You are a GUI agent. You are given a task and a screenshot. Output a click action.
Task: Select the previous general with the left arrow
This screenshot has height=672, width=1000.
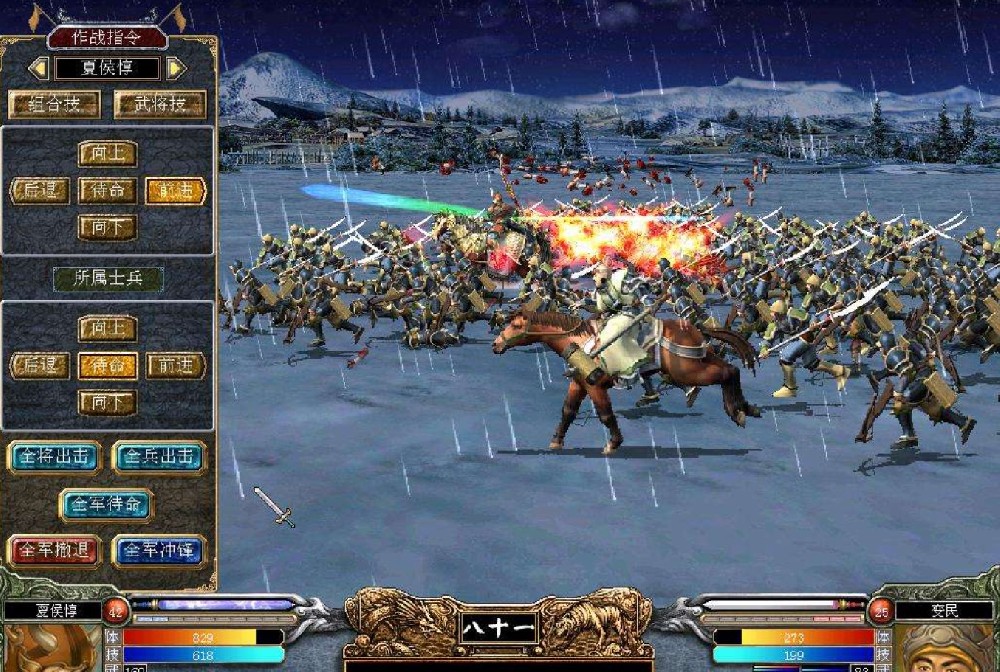click(38, 68)
